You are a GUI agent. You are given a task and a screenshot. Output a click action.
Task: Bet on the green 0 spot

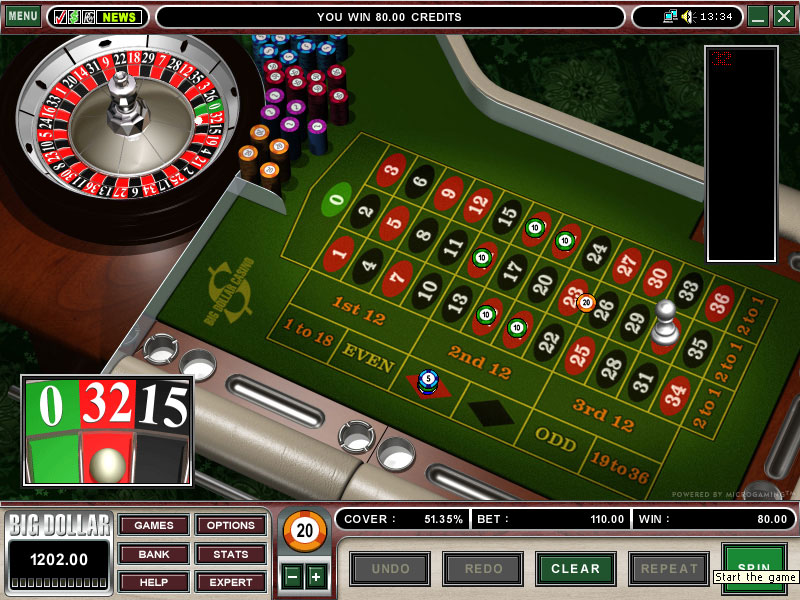pos(336,200)
